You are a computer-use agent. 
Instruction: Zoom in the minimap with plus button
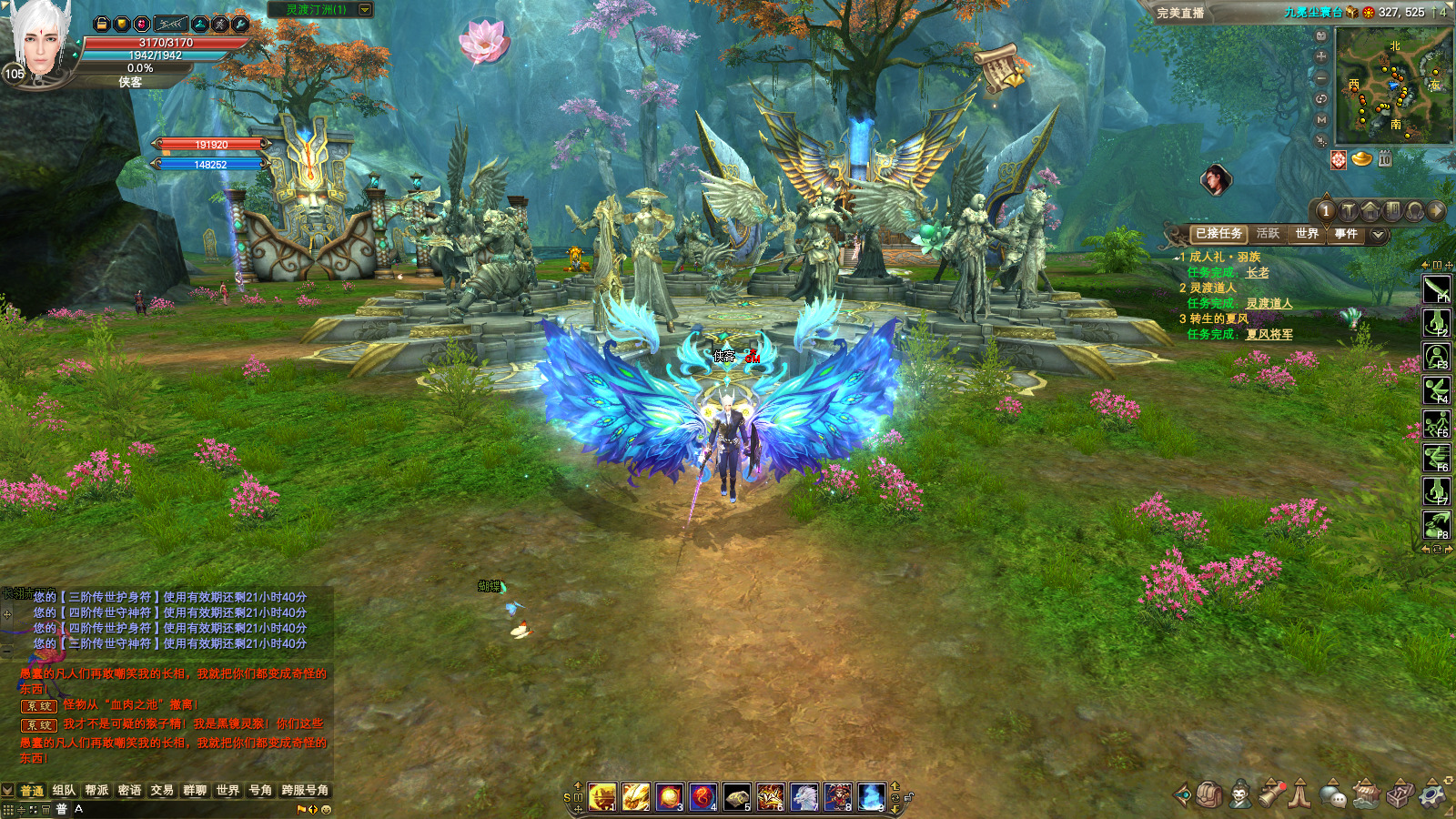[x=1321, y=56]
